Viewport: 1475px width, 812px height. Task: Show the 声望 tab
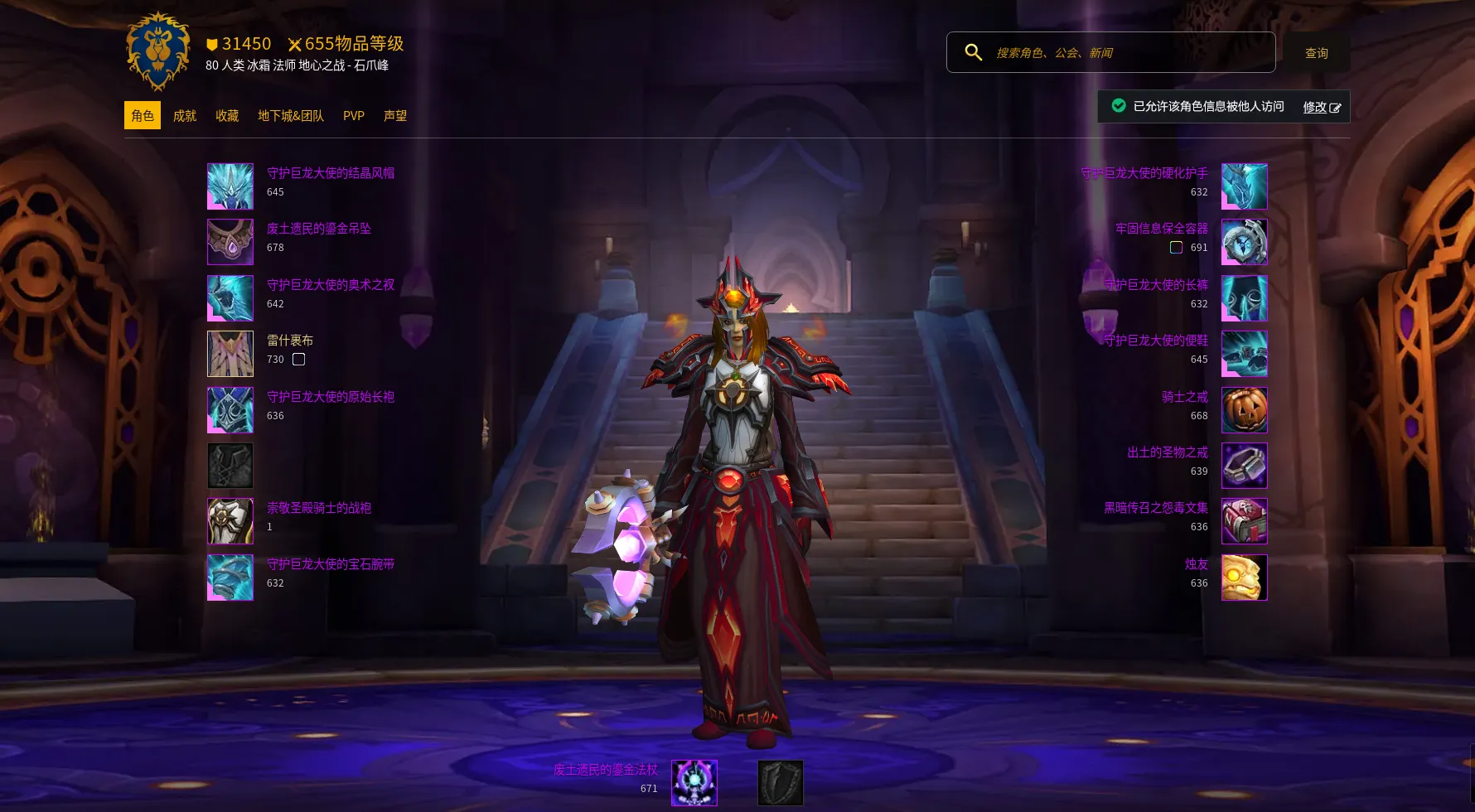coord(395,116)
